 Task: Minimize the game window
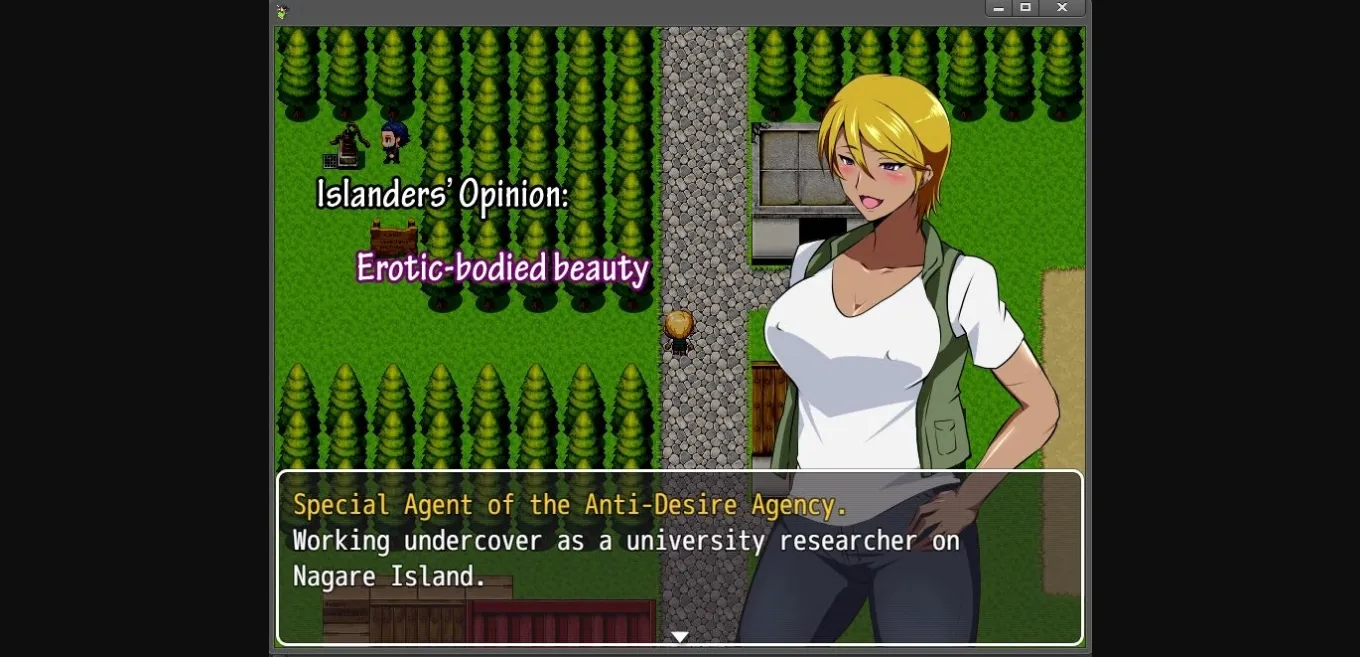998,8
